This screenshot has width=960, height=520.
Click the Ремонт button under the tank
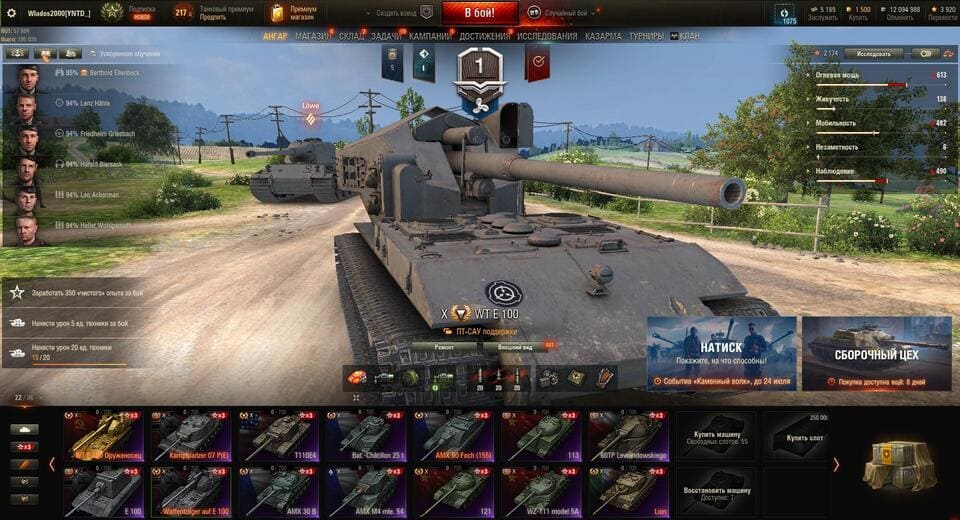click(x=444, y=346)
